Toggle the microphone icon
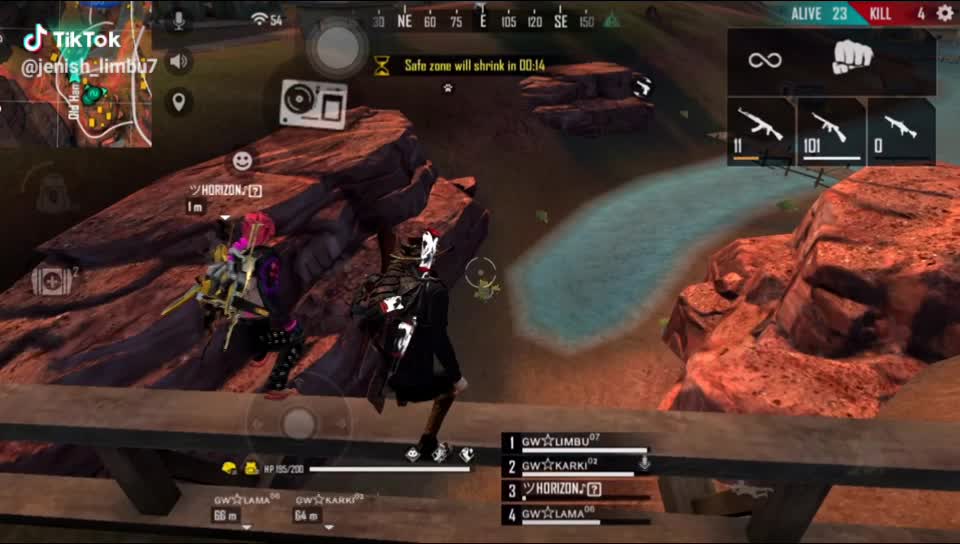The image size is (960, 544). (x=179, y=20)
